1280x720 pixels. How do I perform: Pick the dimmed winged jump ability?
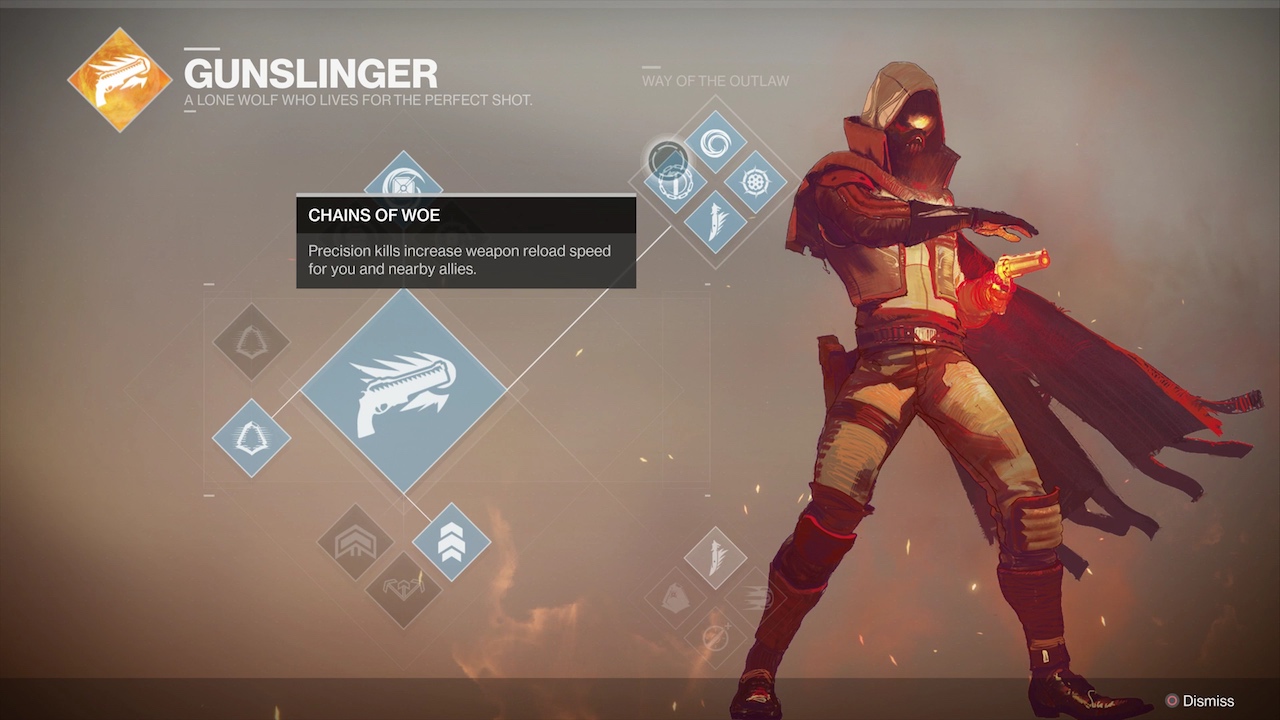(x=403, y=589)
